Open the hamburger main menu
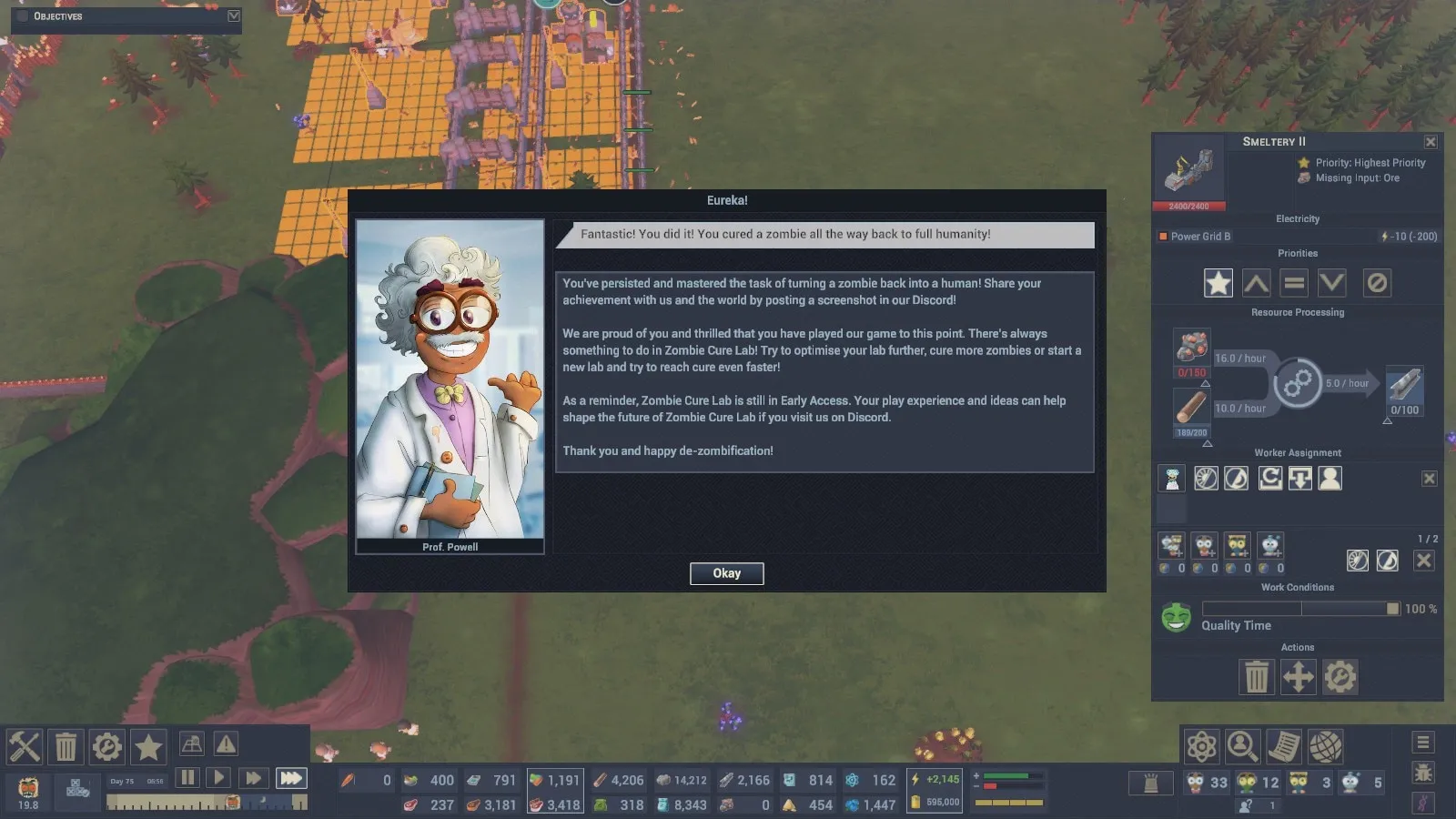 click(1423, 743)
